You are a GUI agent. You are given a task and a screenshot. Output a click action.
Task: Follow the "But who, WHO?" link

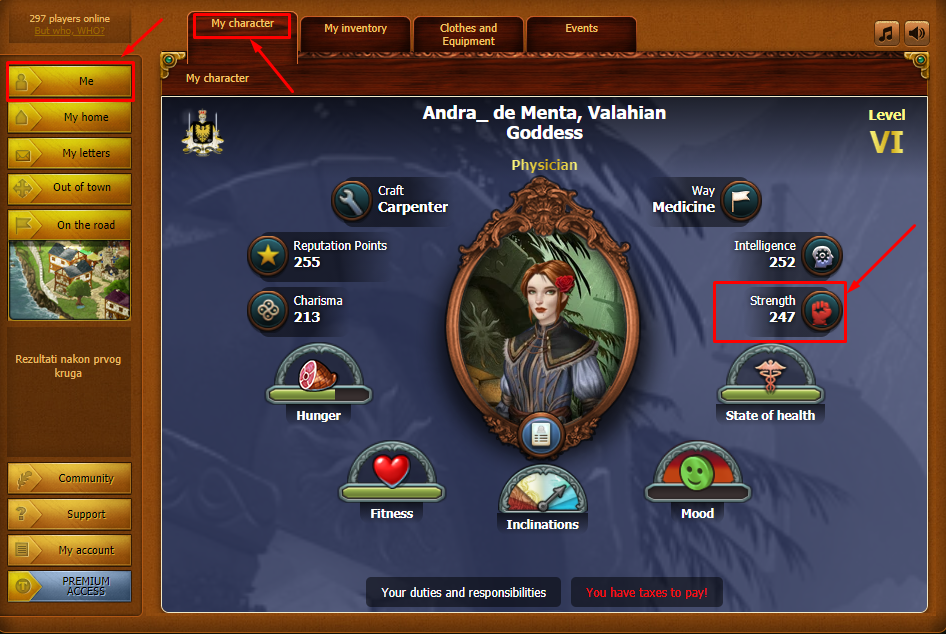point(70,31)
